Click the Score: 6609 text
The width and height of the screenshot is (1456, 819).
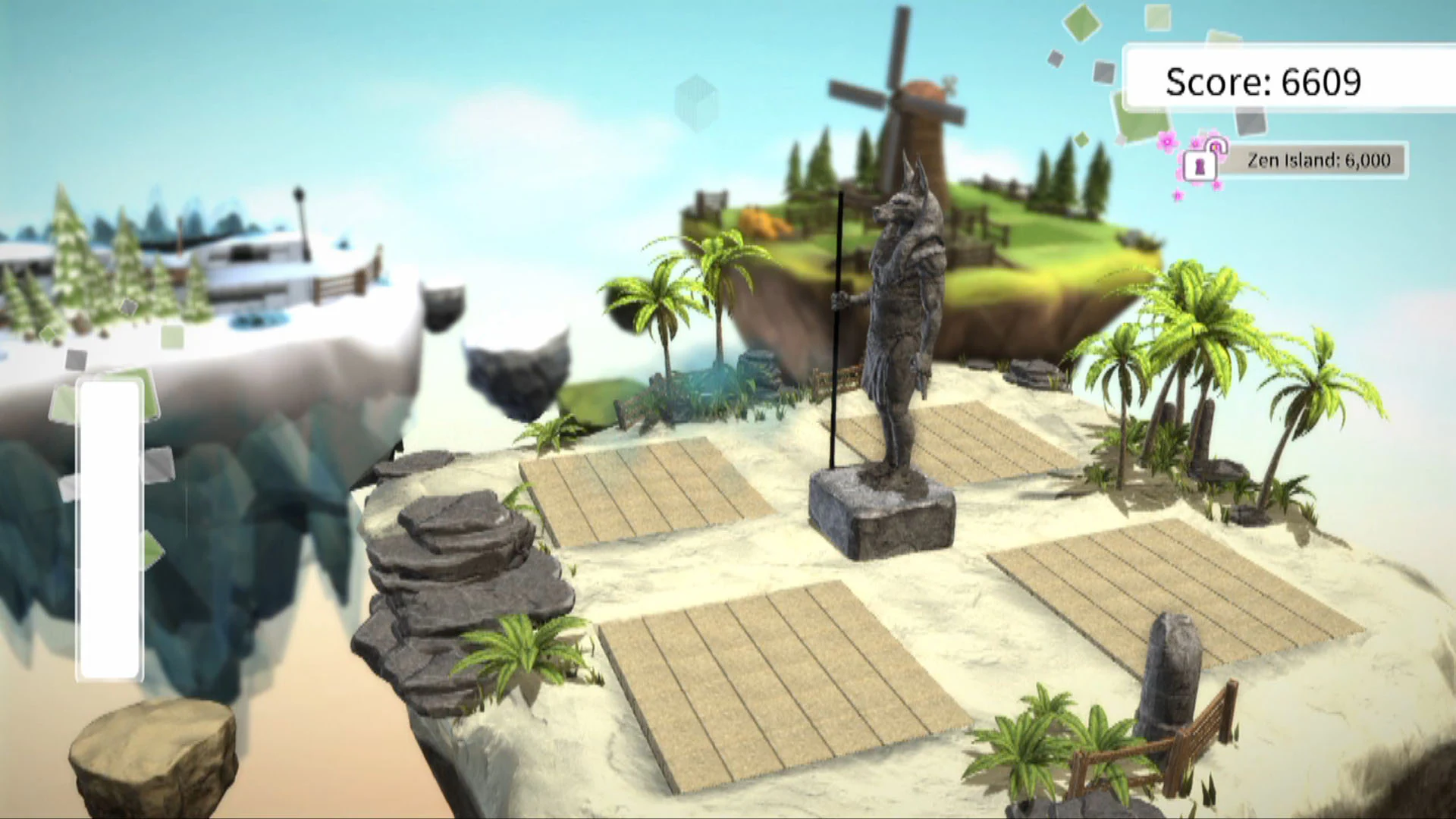click(x=1263, y=80)
